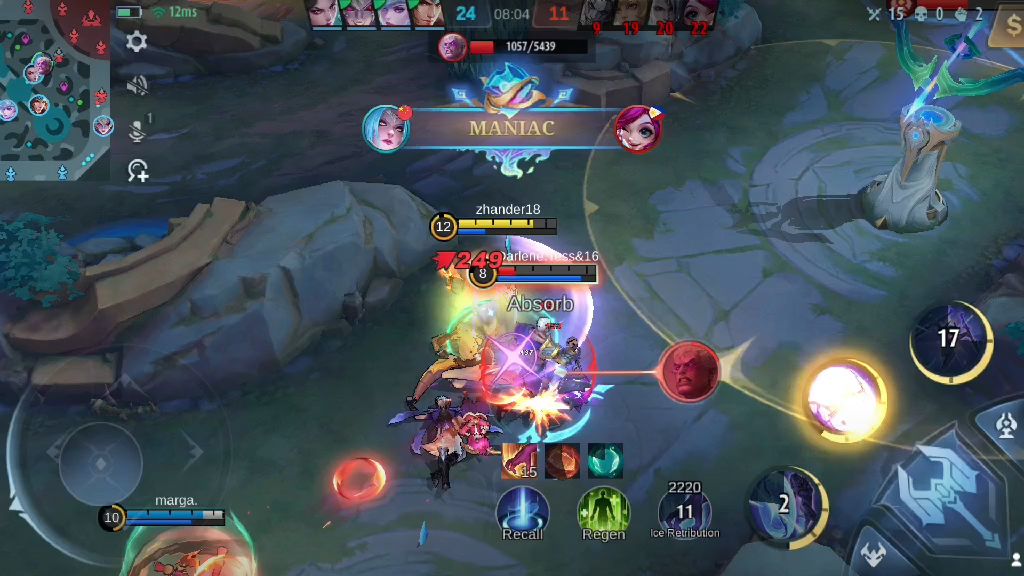Image resolution: width=1024 pixels, height=576 pixels.
Task: Tap the virtual movement joystick
Action: click(x=100, y=462)
